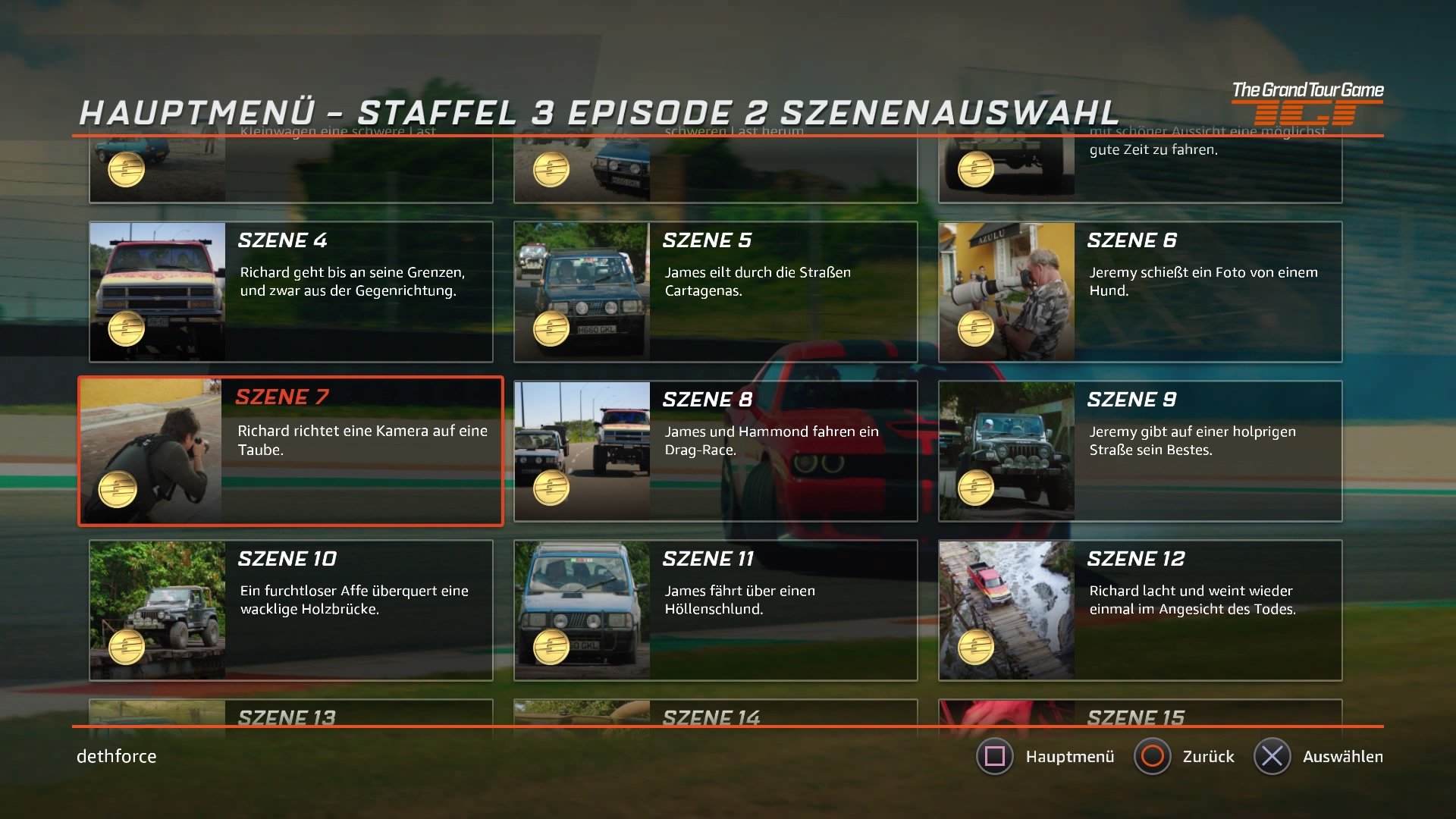Click the gold medal icon on Szene 10
The image size is (1456, 819).
pos(126,645)
